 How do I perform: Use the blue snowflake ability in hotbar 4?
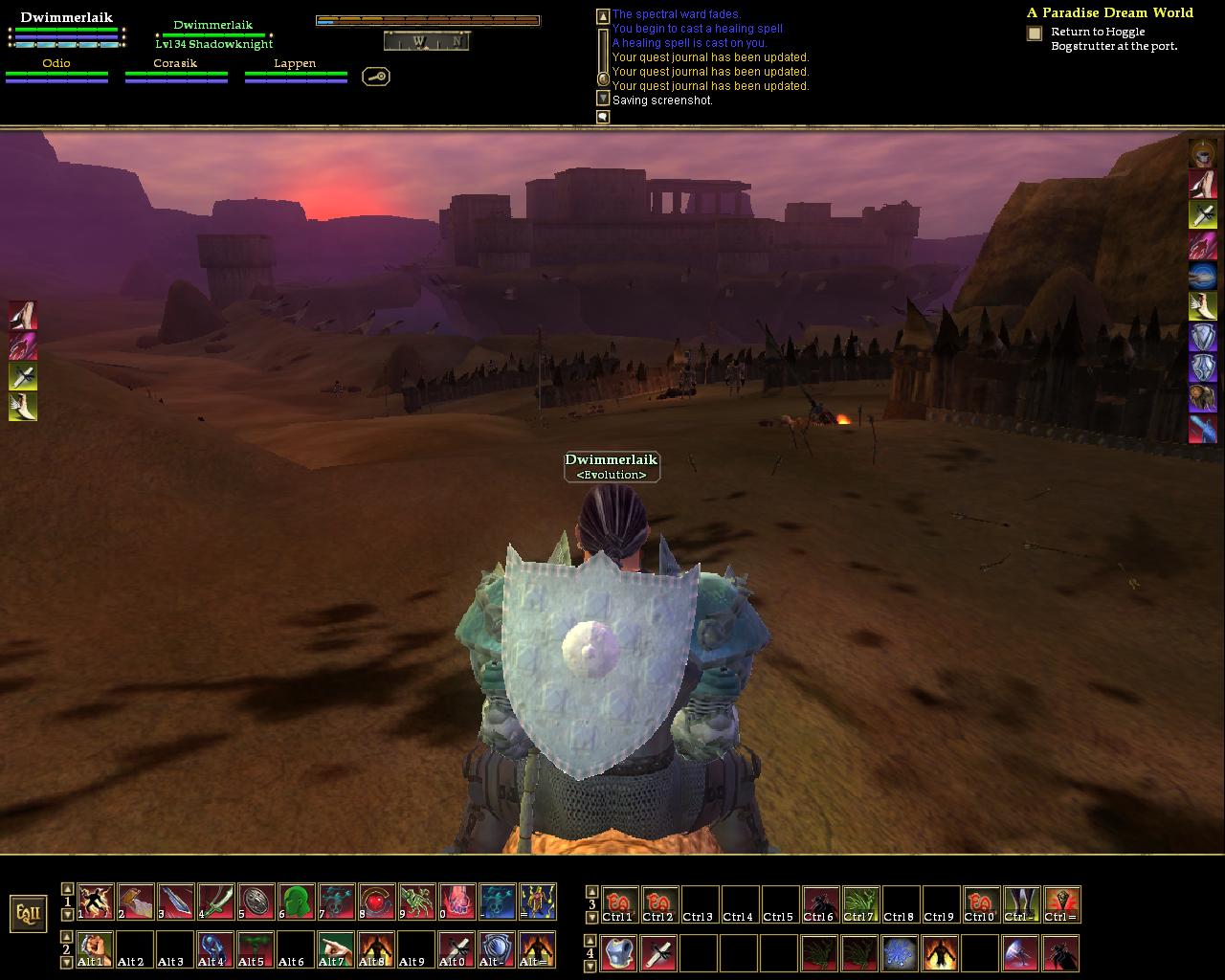(x=901, y=953)
